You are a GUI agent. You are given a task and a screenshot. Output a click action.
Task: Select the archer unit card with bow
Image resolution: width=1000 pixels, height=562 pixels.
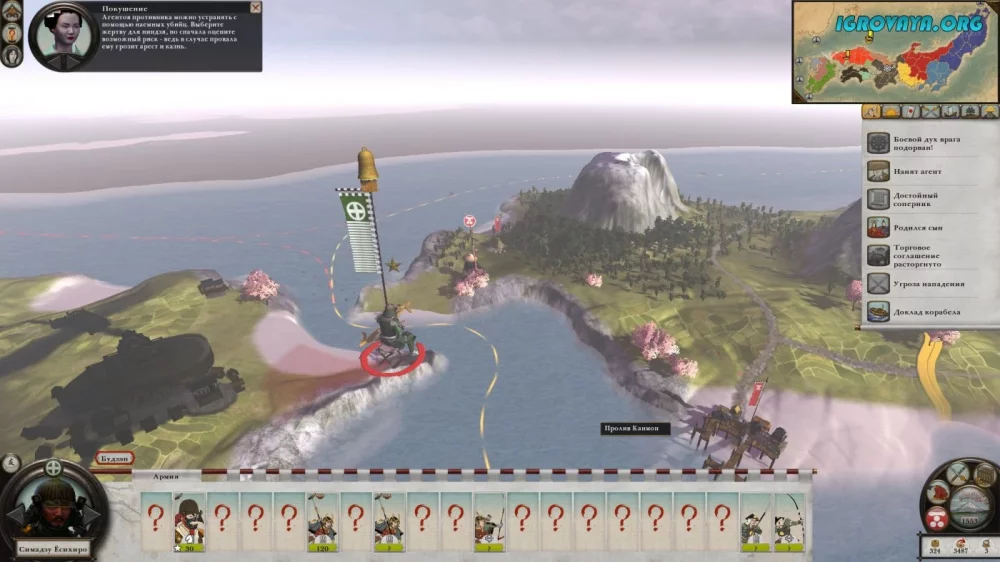pos(789,521)
